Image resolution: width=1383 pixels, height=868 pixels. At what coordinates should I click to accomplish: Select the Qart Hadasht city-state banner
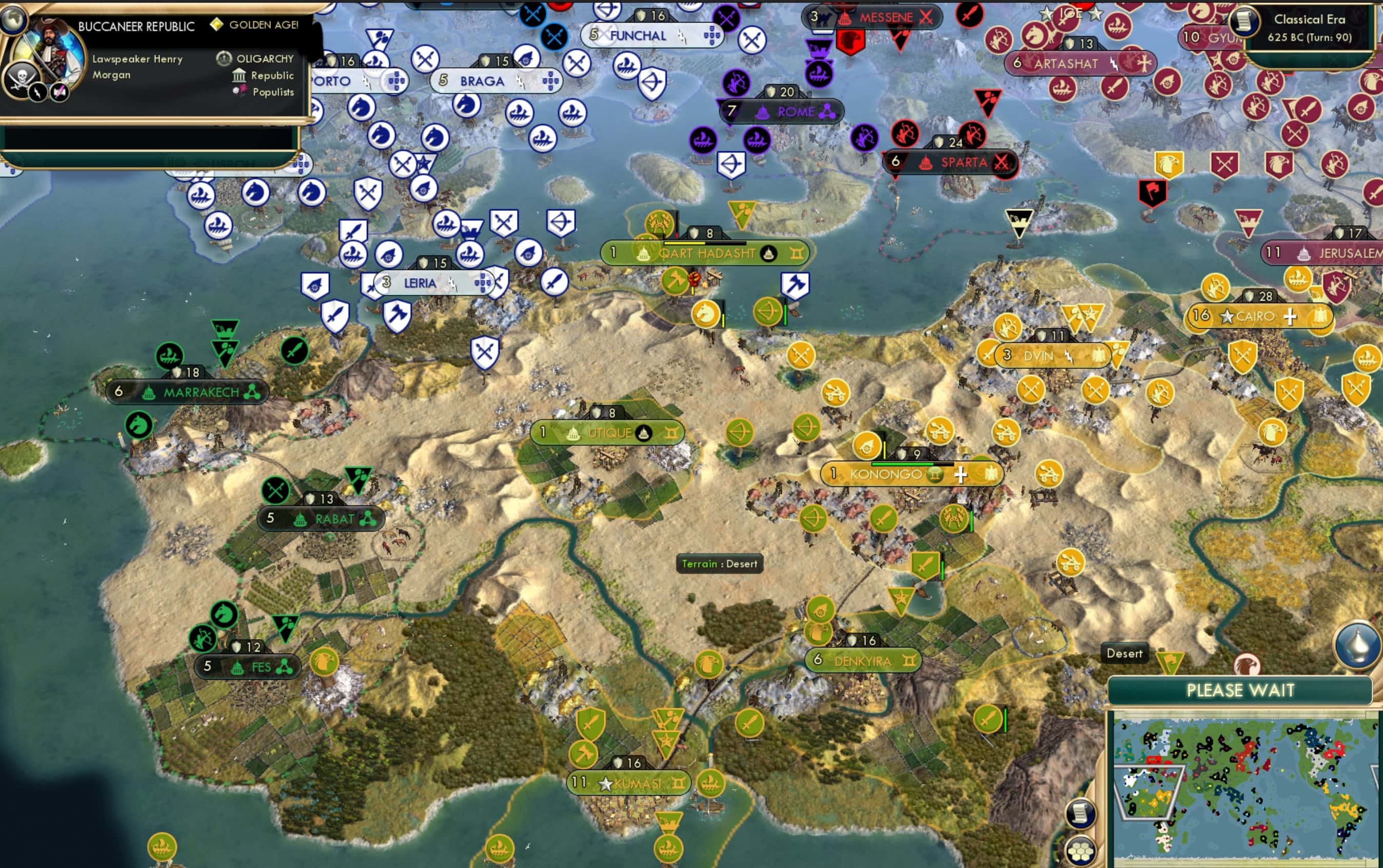(702, 252)
